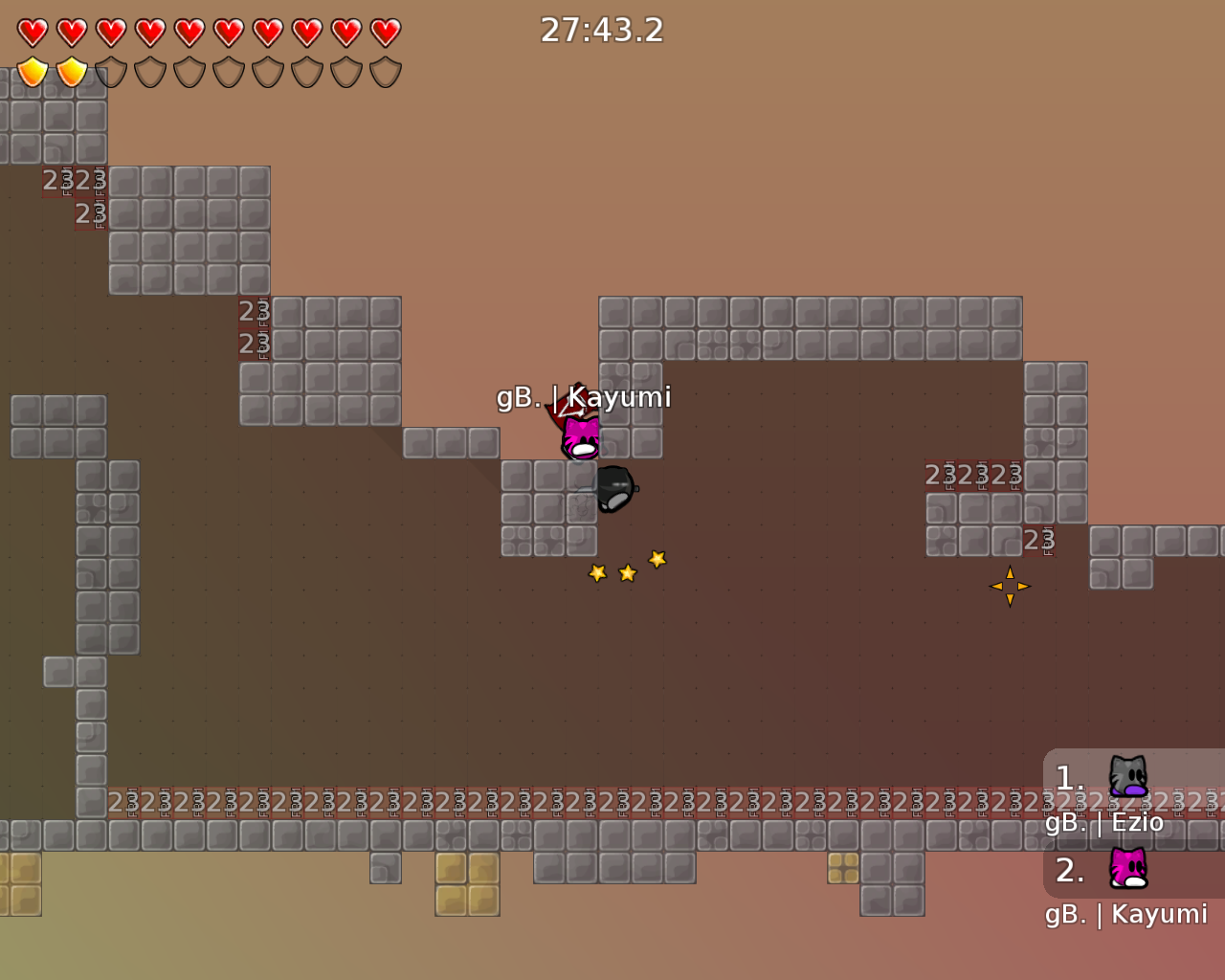Select the 'gB. | Kayumi' leaderboard entry
1225x980 pixels.
coord(1125,914)
